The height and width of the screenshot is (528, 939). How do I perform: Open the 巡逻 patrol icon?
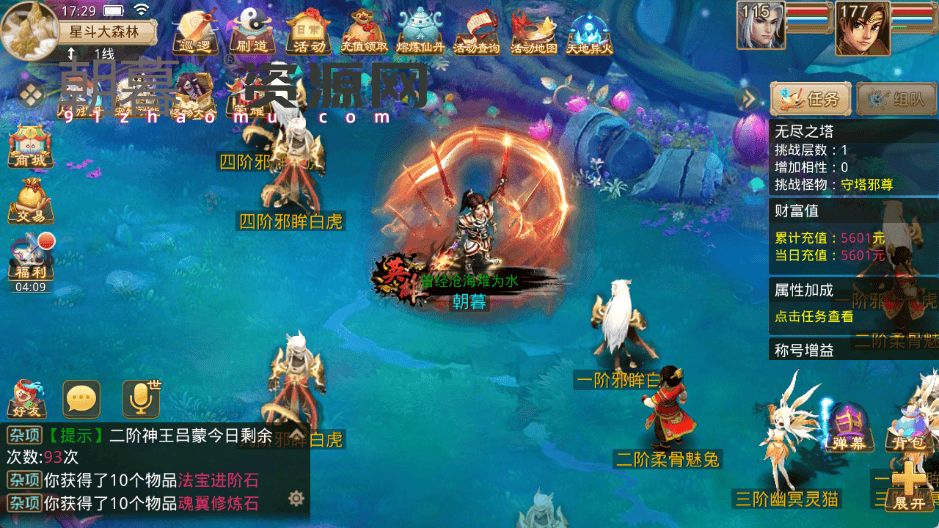(195, 30)
